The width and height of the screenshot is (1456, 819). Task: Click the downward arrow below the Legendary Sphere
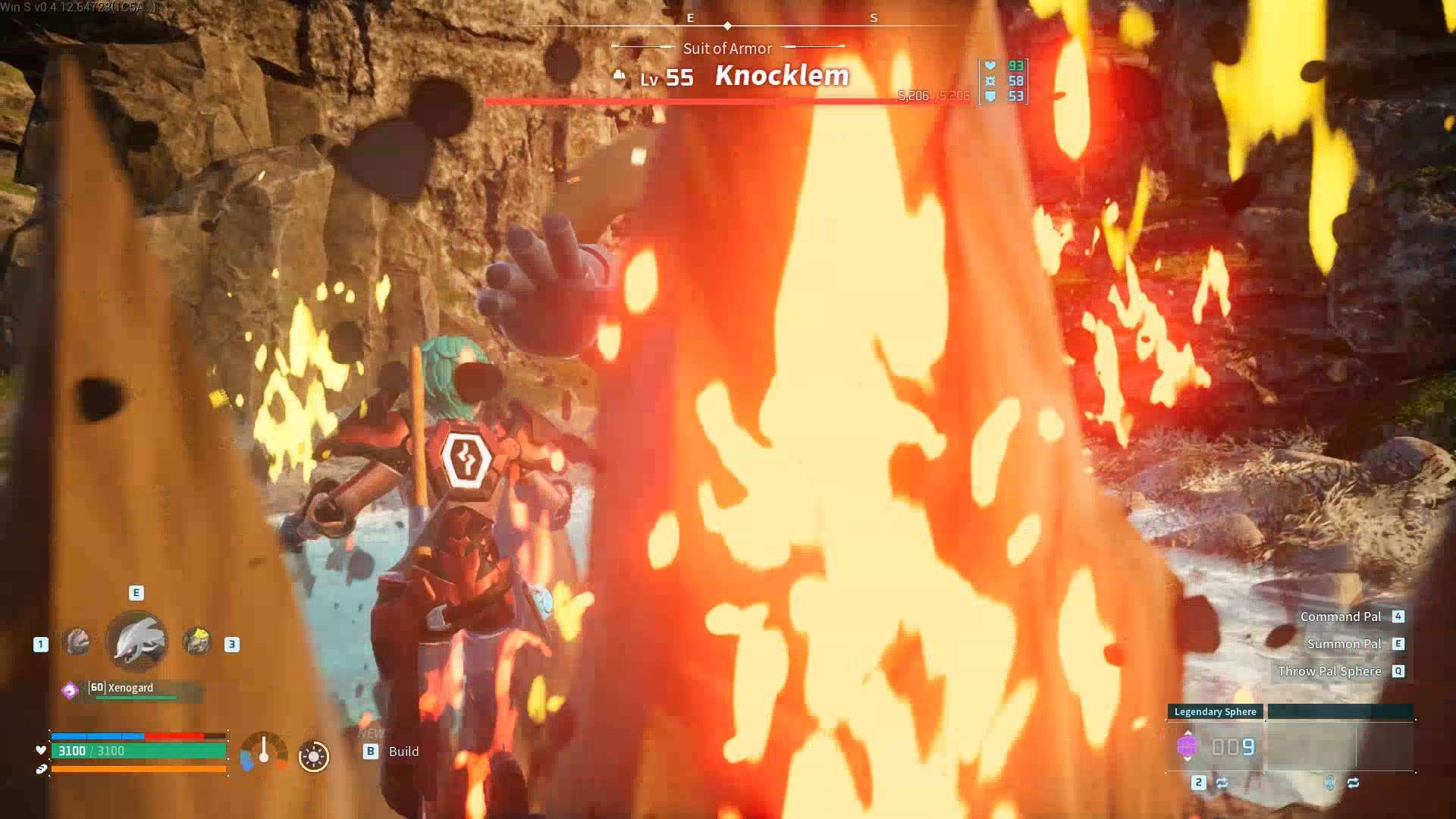click(1188, 759)
